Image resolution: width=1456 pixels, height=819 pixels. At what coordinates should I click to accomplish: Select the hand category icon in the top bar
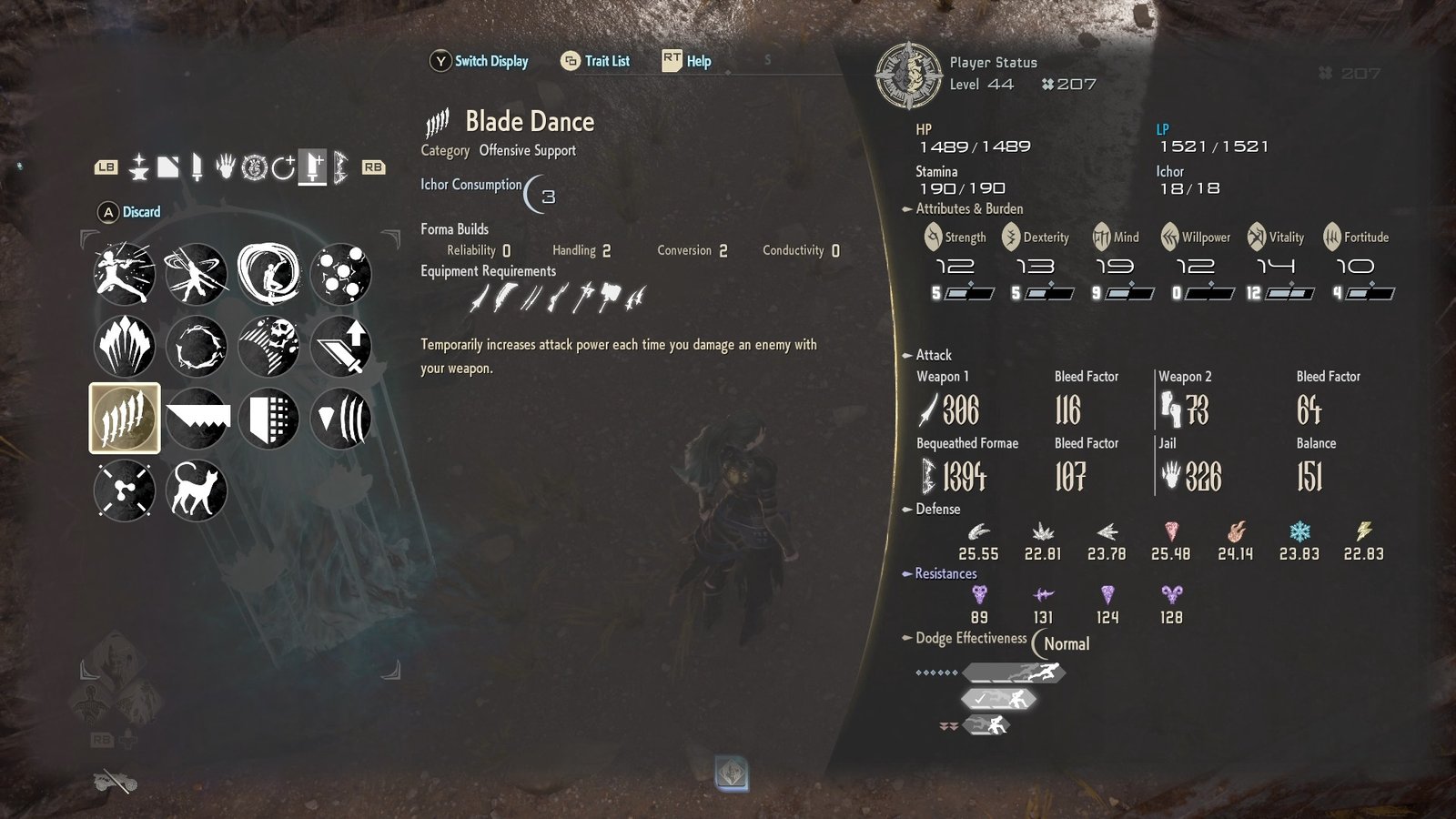coord(224,168)
